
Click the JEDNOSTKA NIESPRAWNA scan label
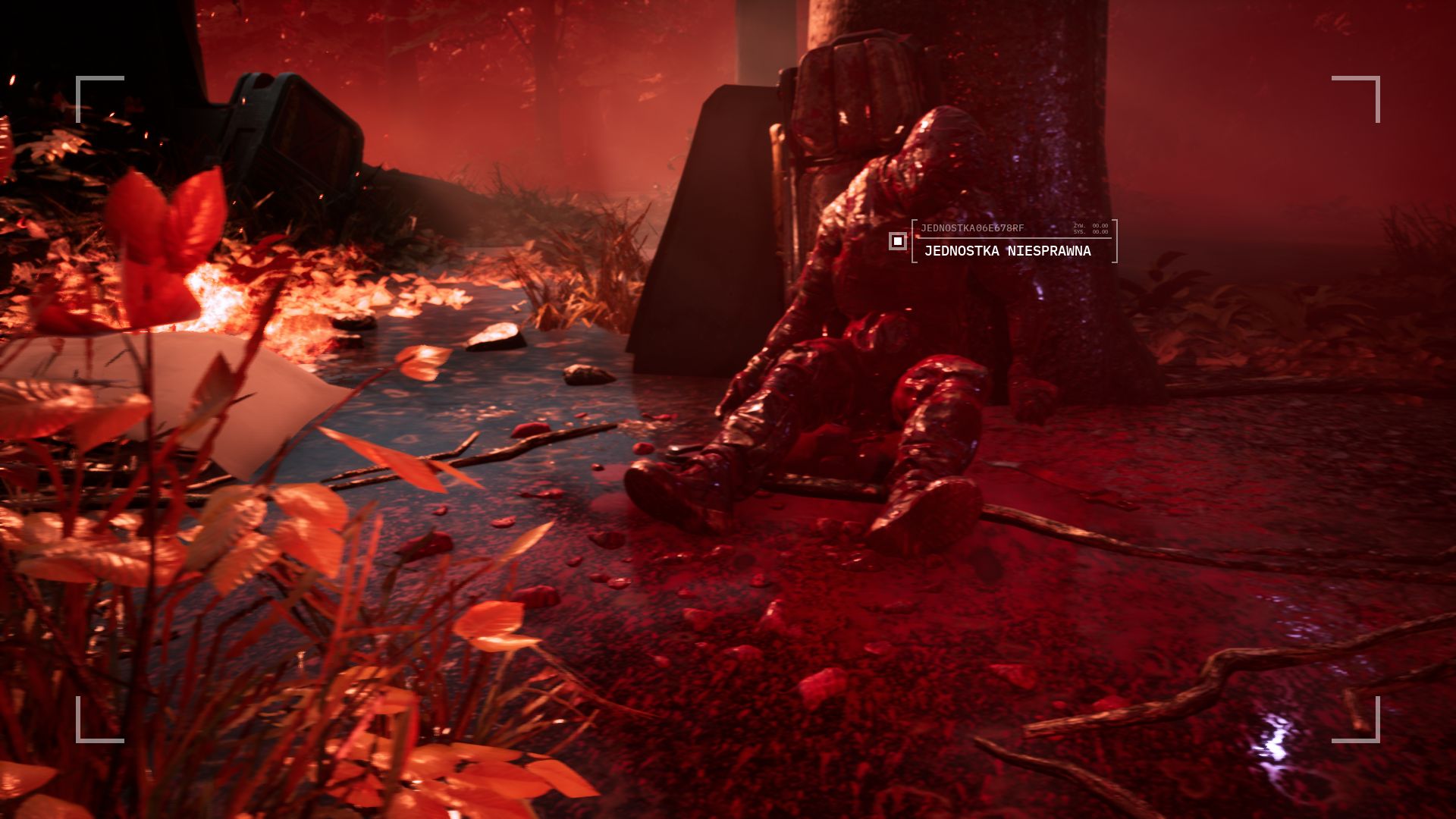[x=1007, y=251]
